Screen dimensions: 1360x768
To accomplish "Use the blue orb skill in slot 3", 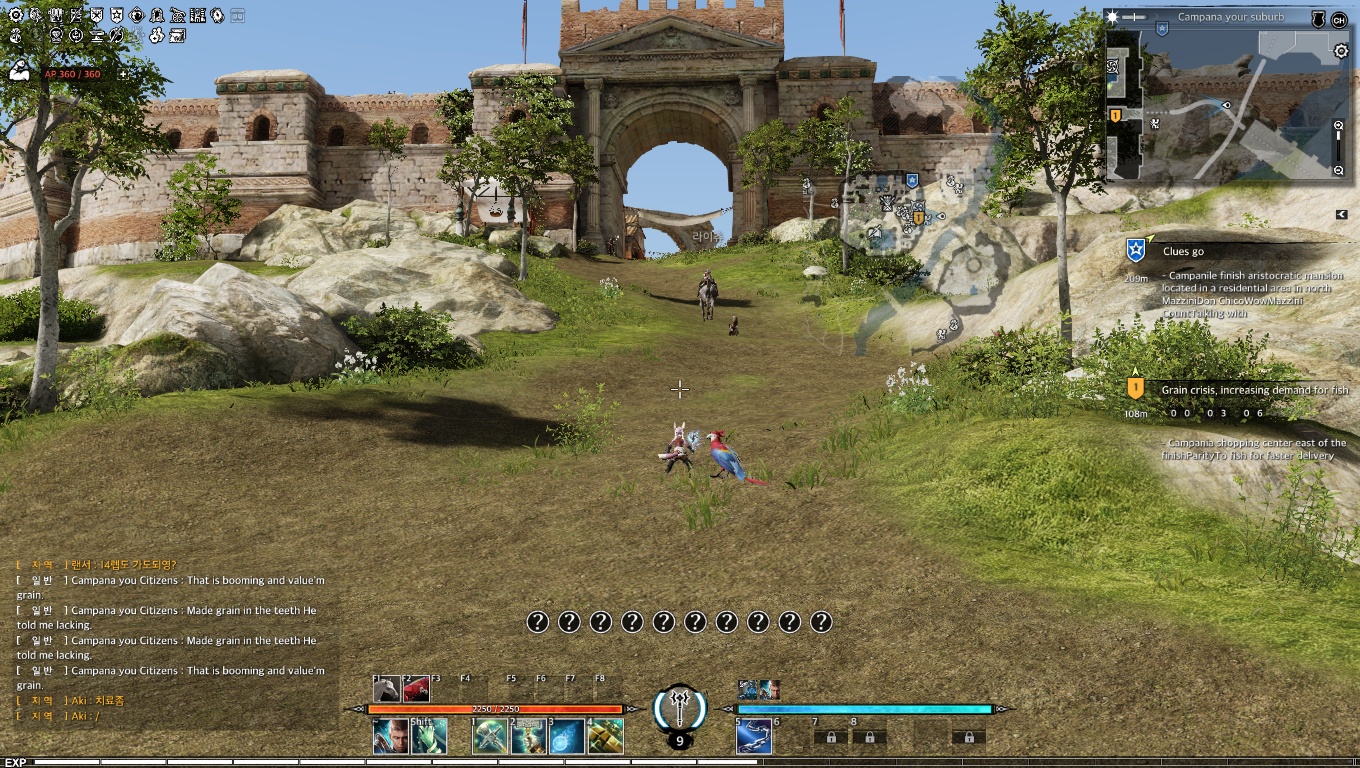I will coord(567,737).
